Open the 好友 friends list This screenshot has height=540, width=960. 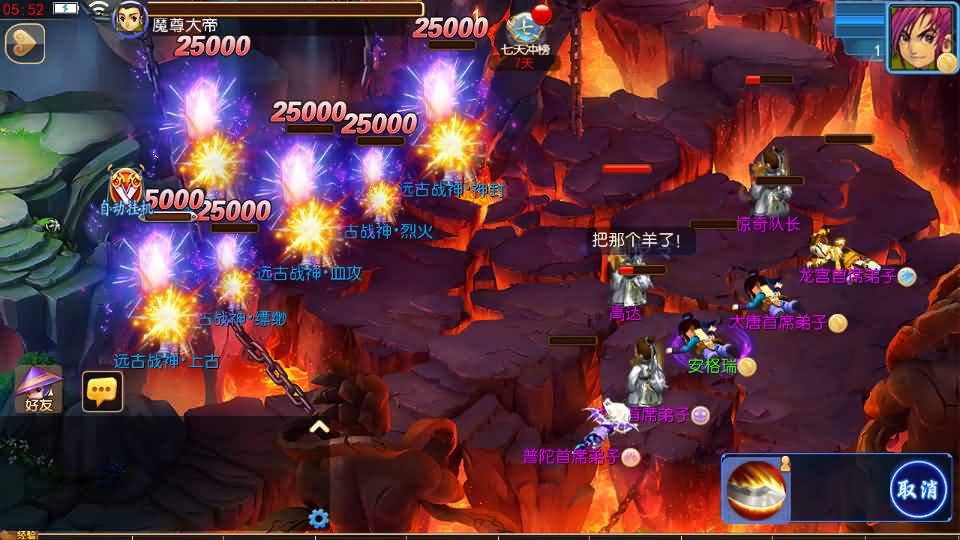tap(39, 390)
